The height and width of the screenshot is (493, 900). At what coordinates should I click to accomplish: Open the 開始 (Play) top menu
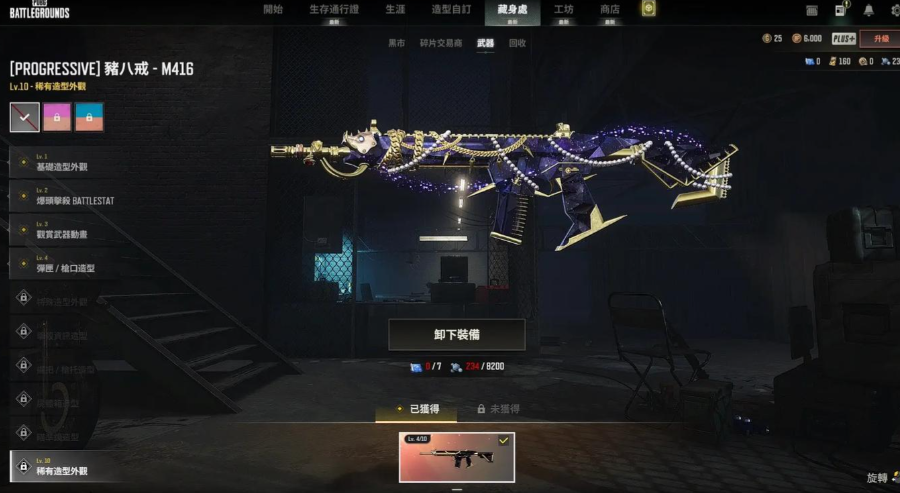(273, 10)
